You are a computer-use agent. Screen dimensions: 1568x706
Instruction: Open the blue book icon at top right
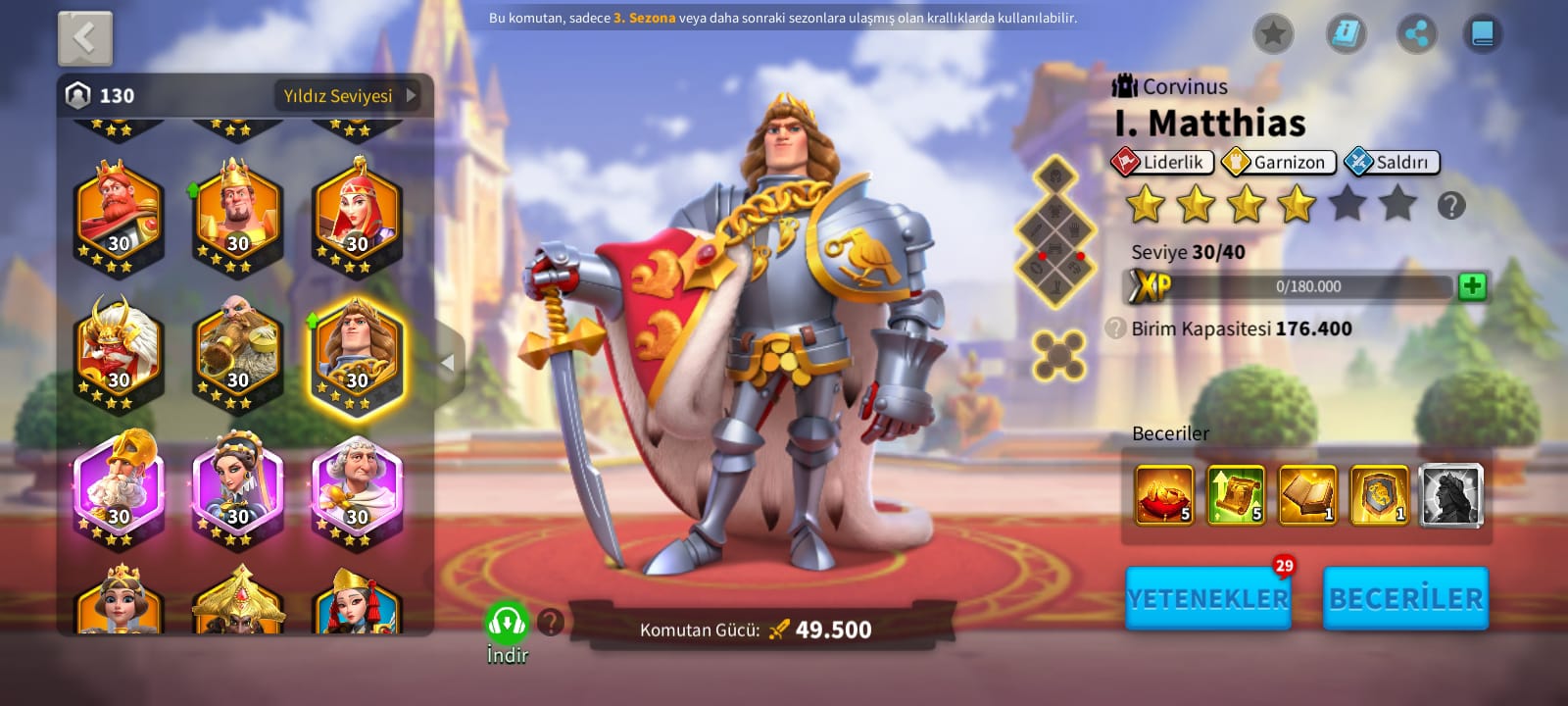pyautogui.click(x=1482, y=35)
